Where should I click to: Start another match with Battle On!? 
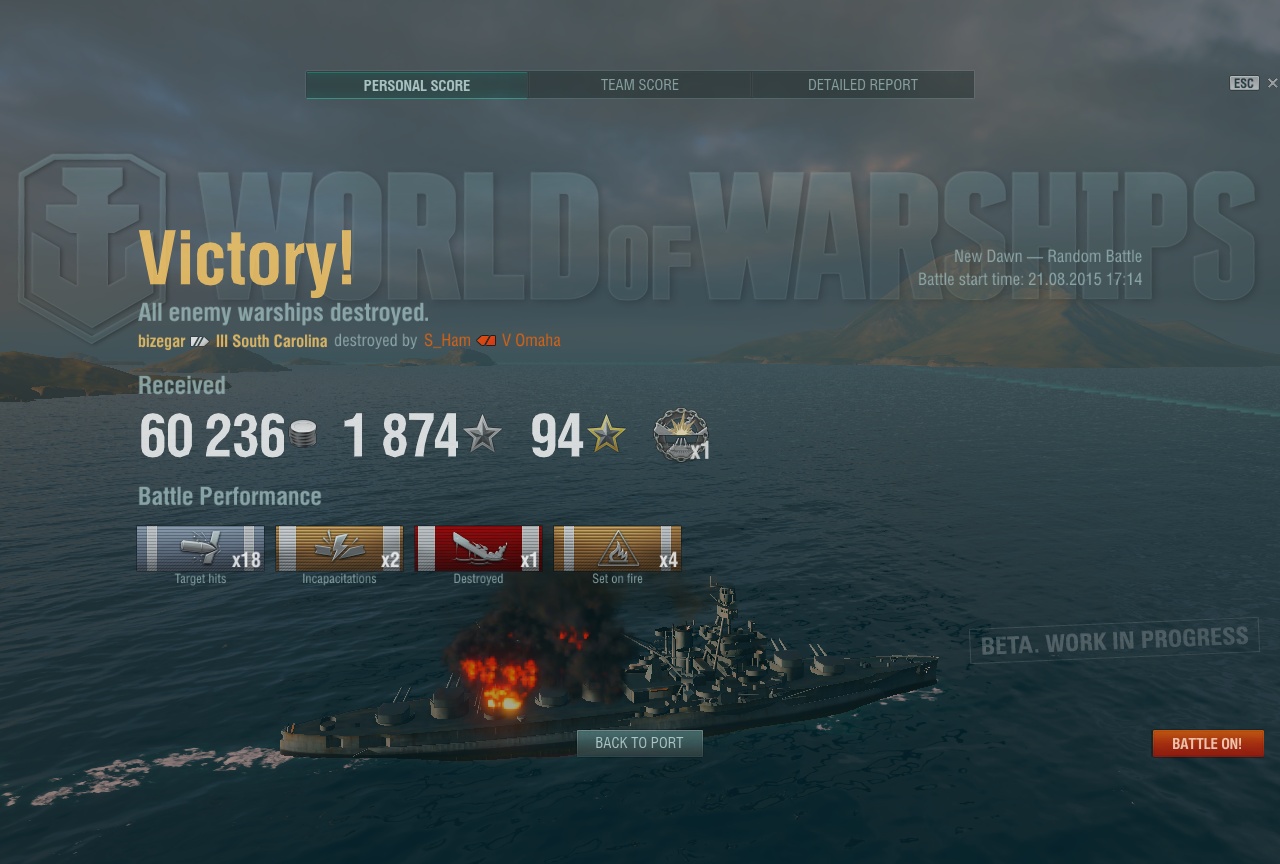point(1207,744)
